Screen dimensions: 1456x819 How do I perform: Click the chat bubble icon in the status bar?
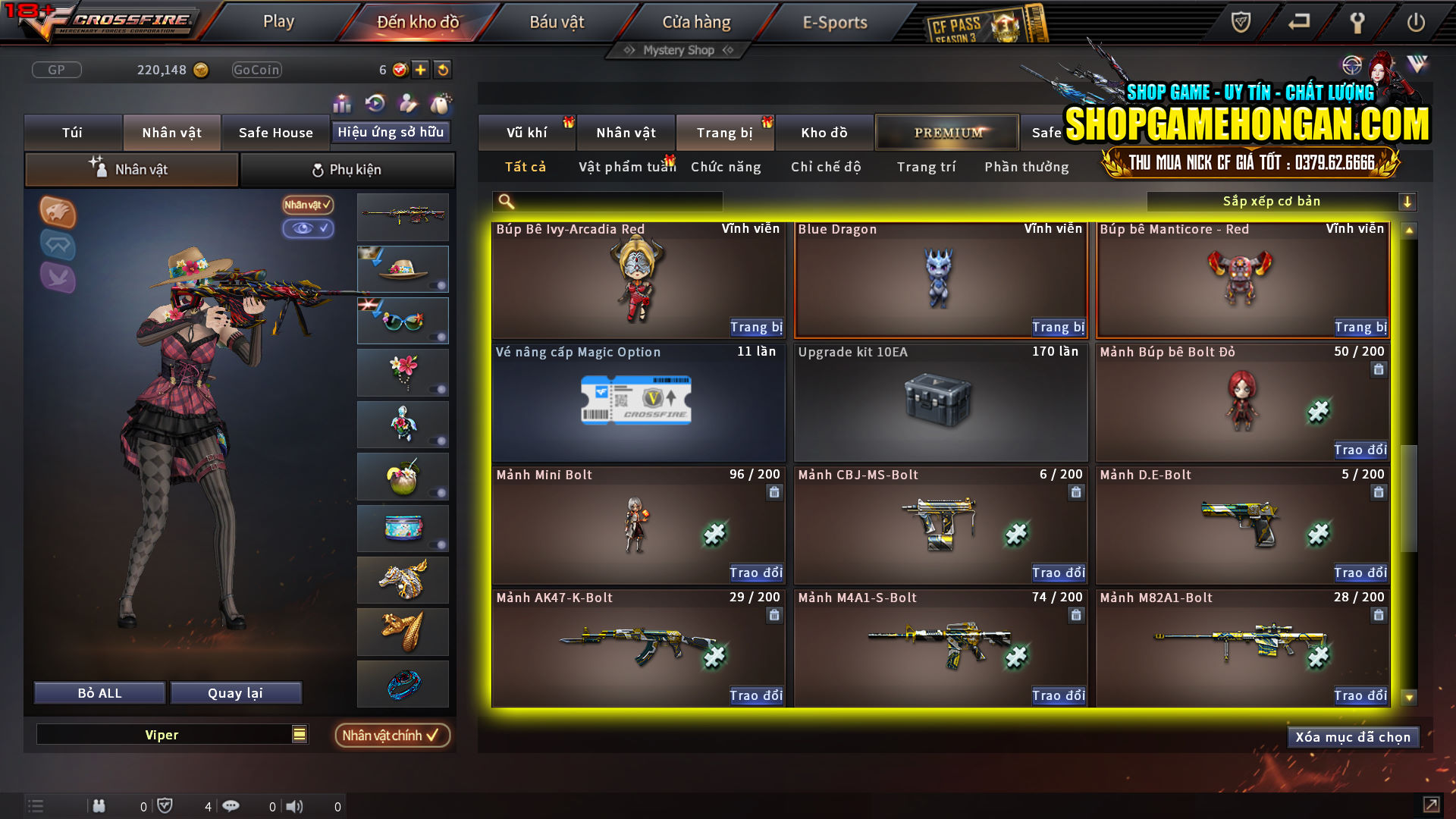[231, 806]
